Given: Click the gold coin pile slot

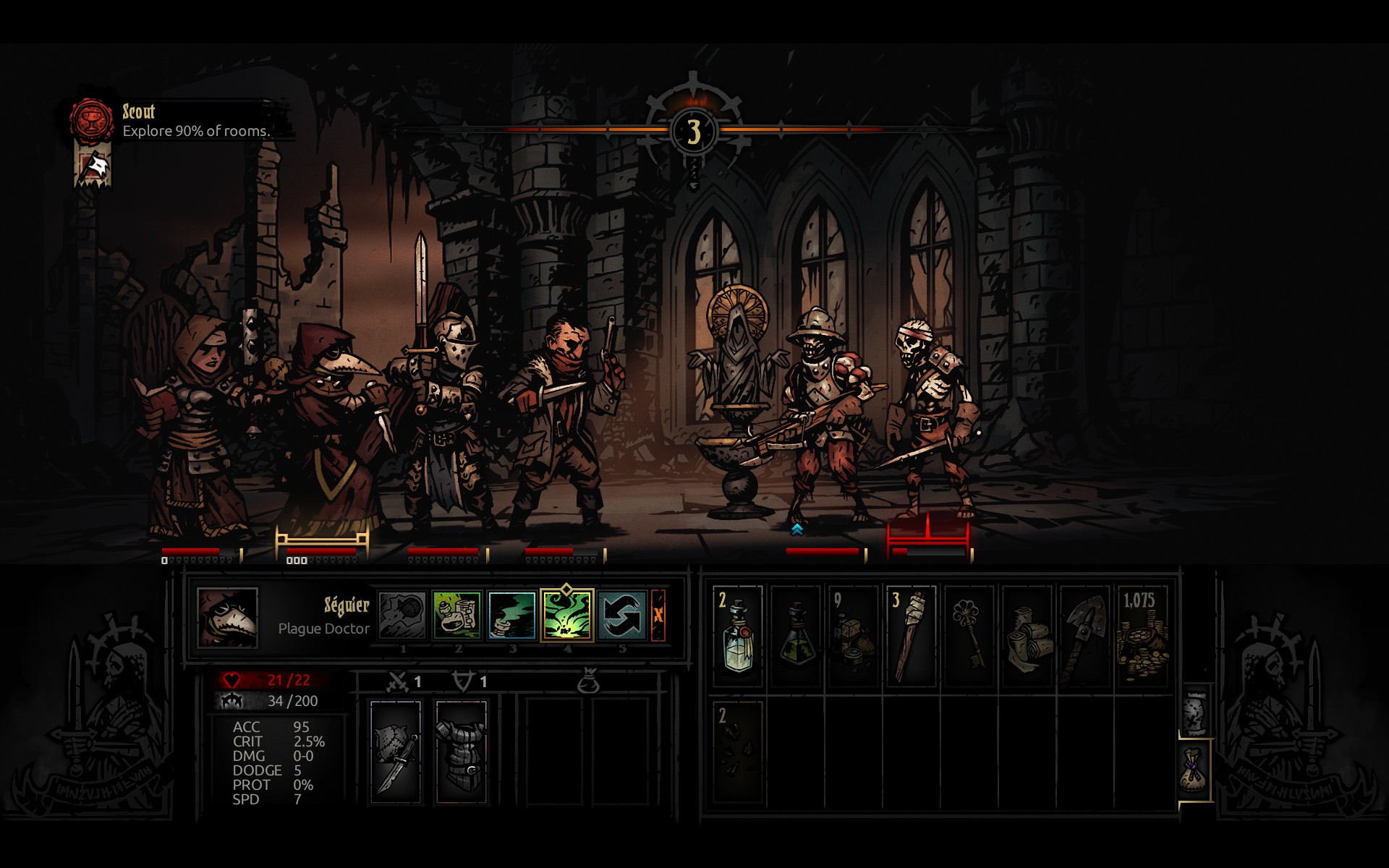Looking at the screenshot, I should click(x=1142, y=636).
